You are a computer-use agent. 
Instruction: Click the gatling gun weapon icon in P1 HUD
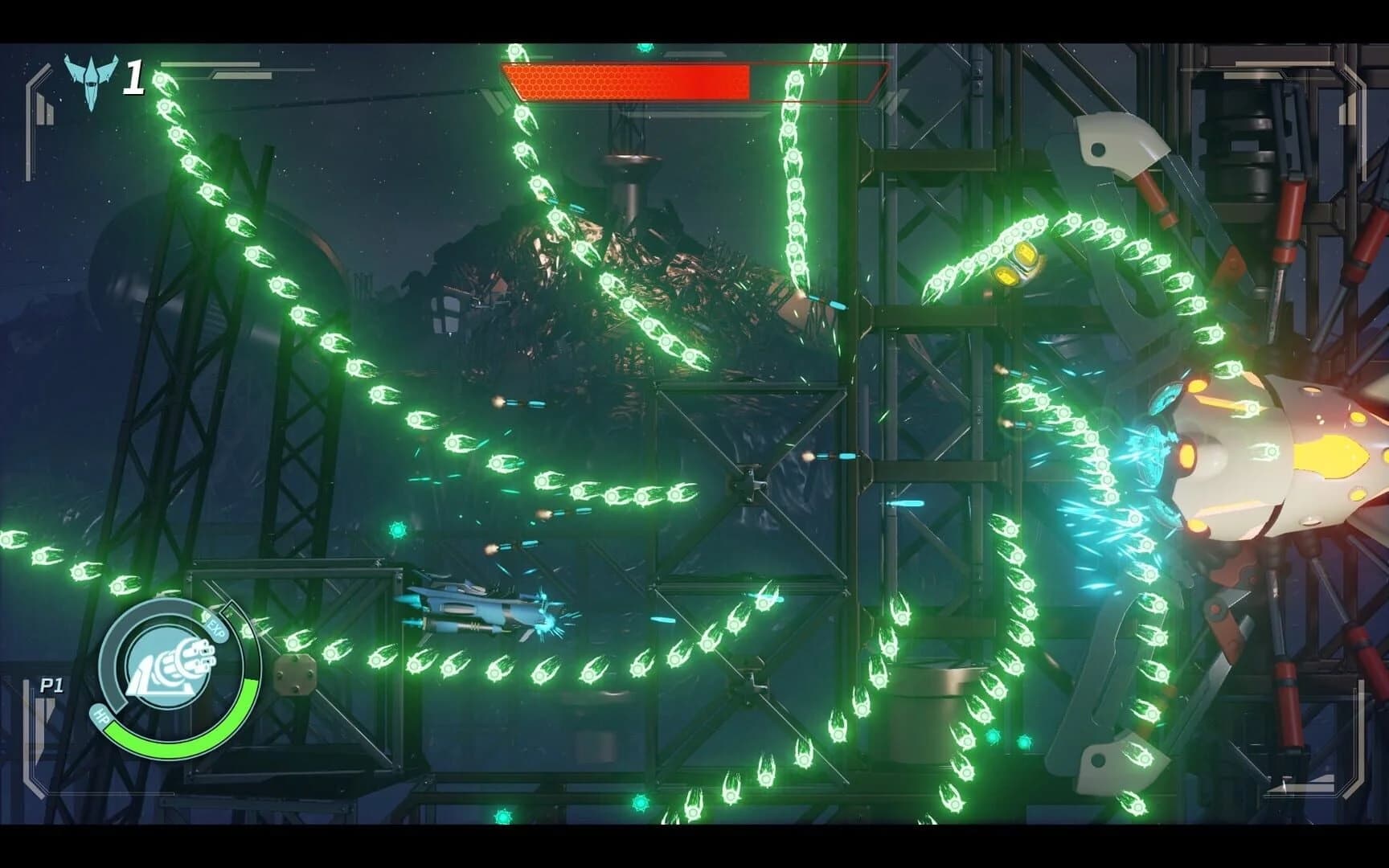(170, 665)
